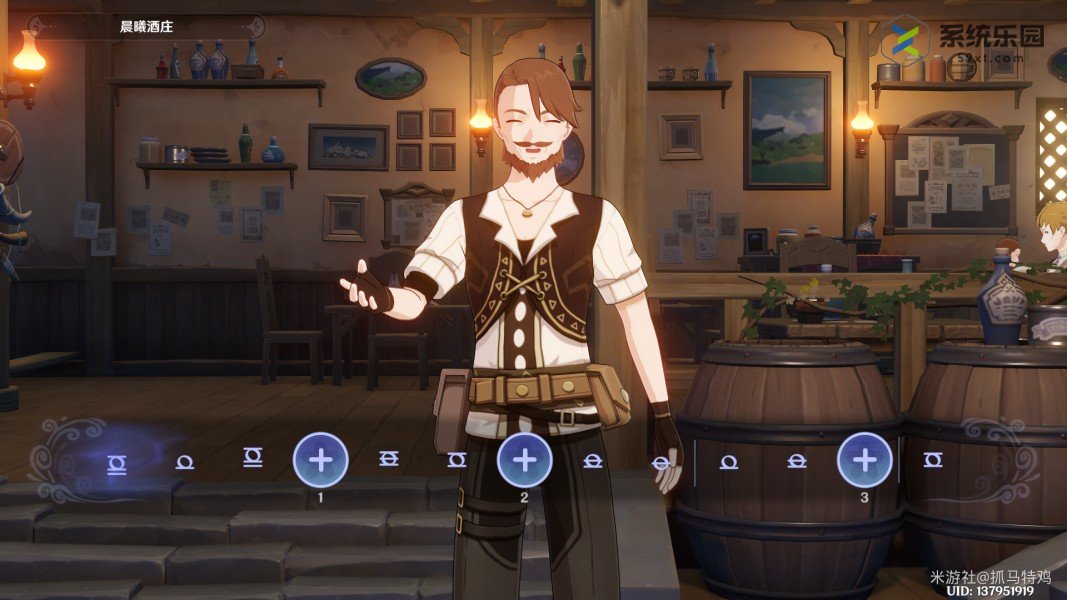Select the plus button numbered 2

point(525,460)
